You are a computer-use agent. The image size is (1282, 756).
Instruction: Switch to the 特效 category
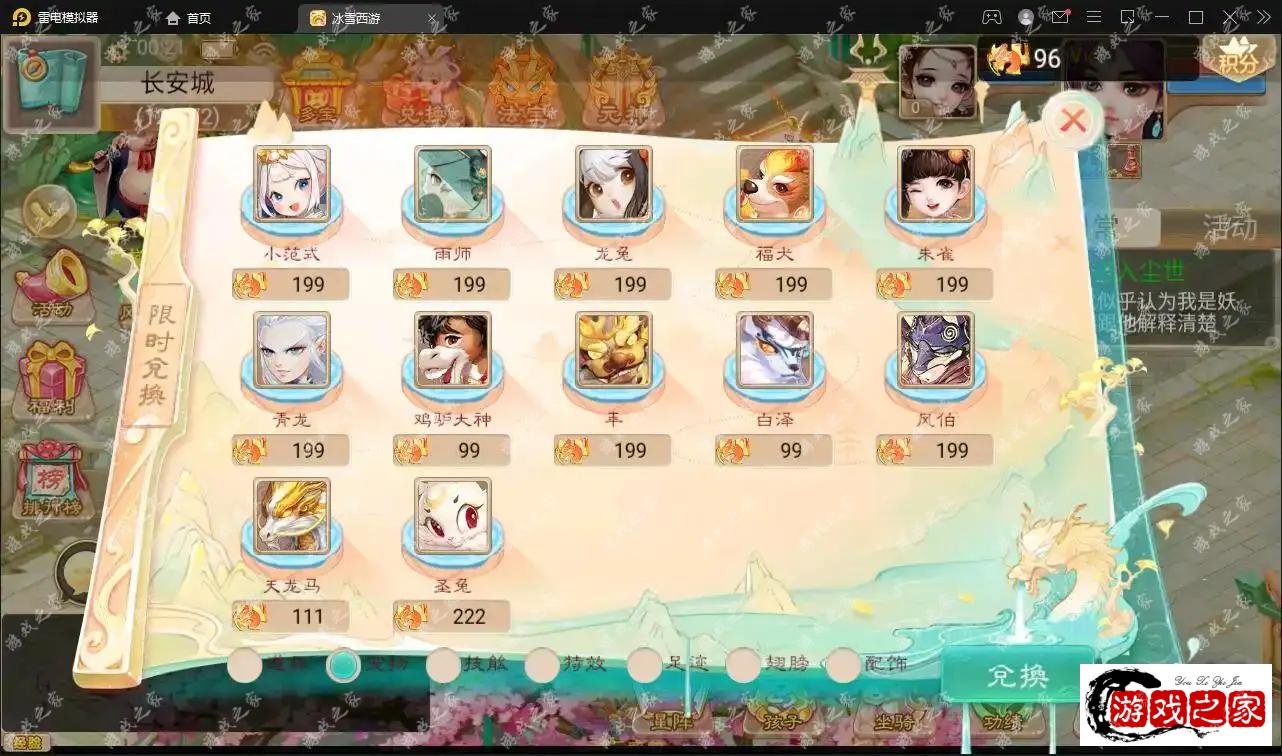coord(543,665)
